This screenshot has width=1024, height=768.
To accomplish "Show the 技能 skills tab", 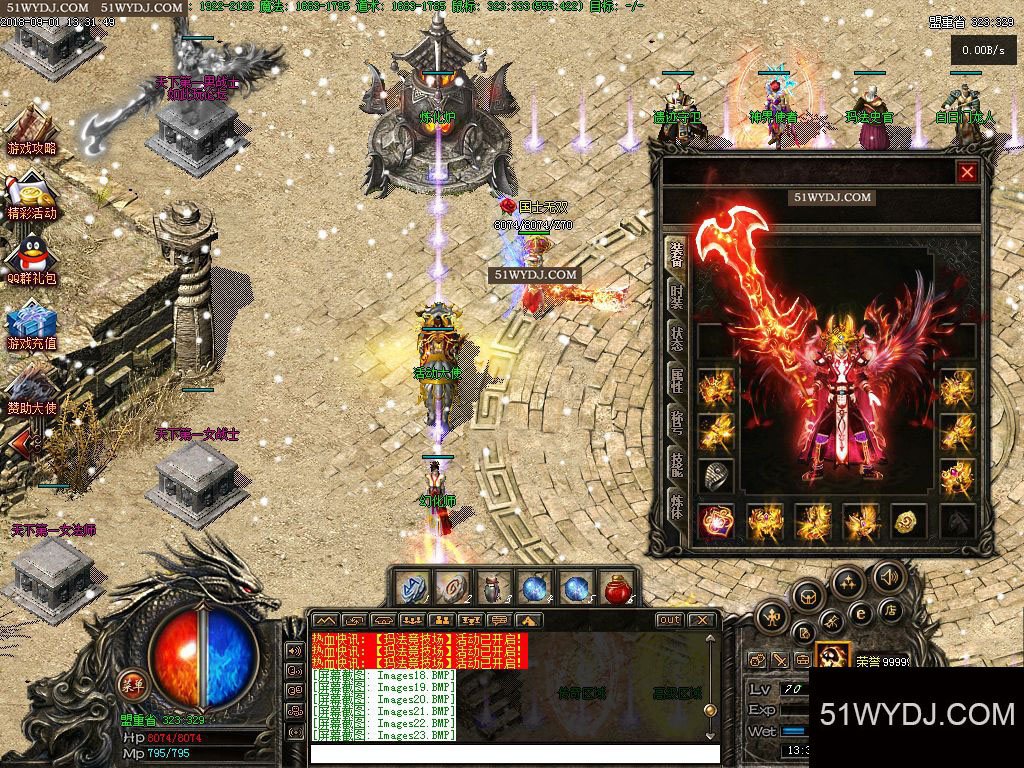I will tap(677, 464).
